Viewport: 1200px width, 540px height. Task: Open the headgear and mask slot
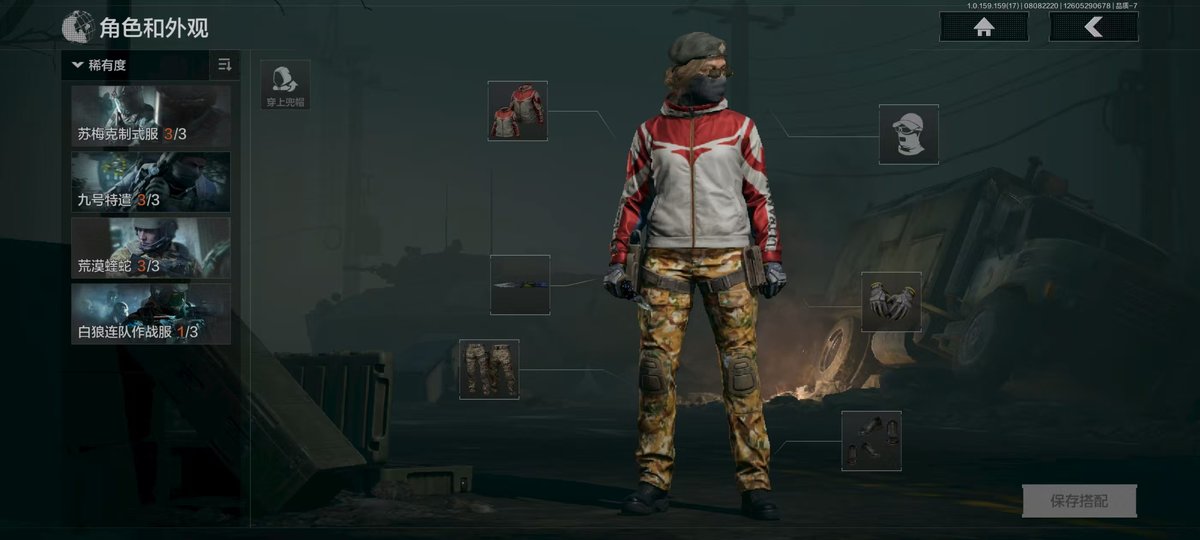(909, 134)
